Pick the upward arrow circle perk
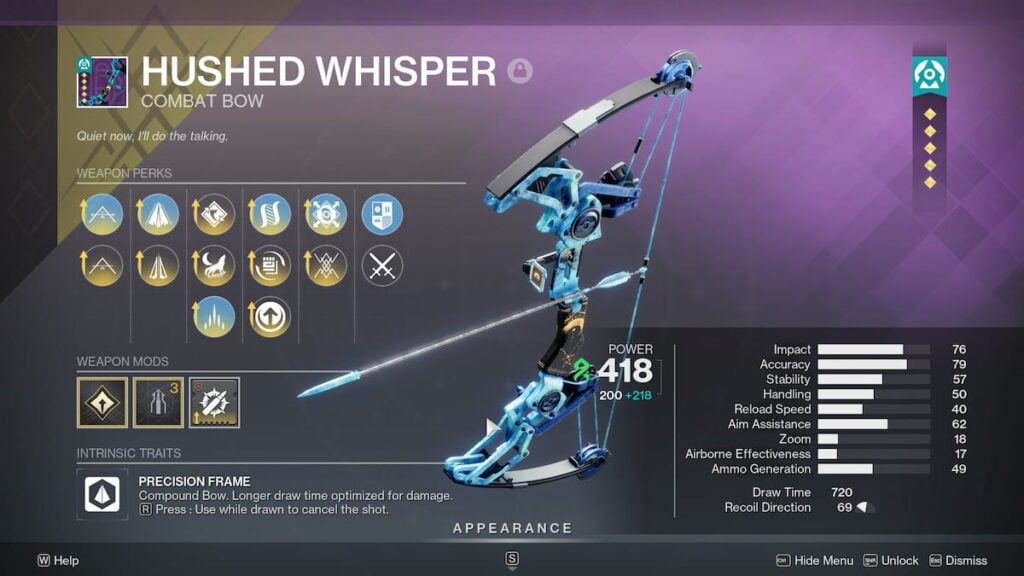Viewport: 1024px width, 576px height. point(270,316)
